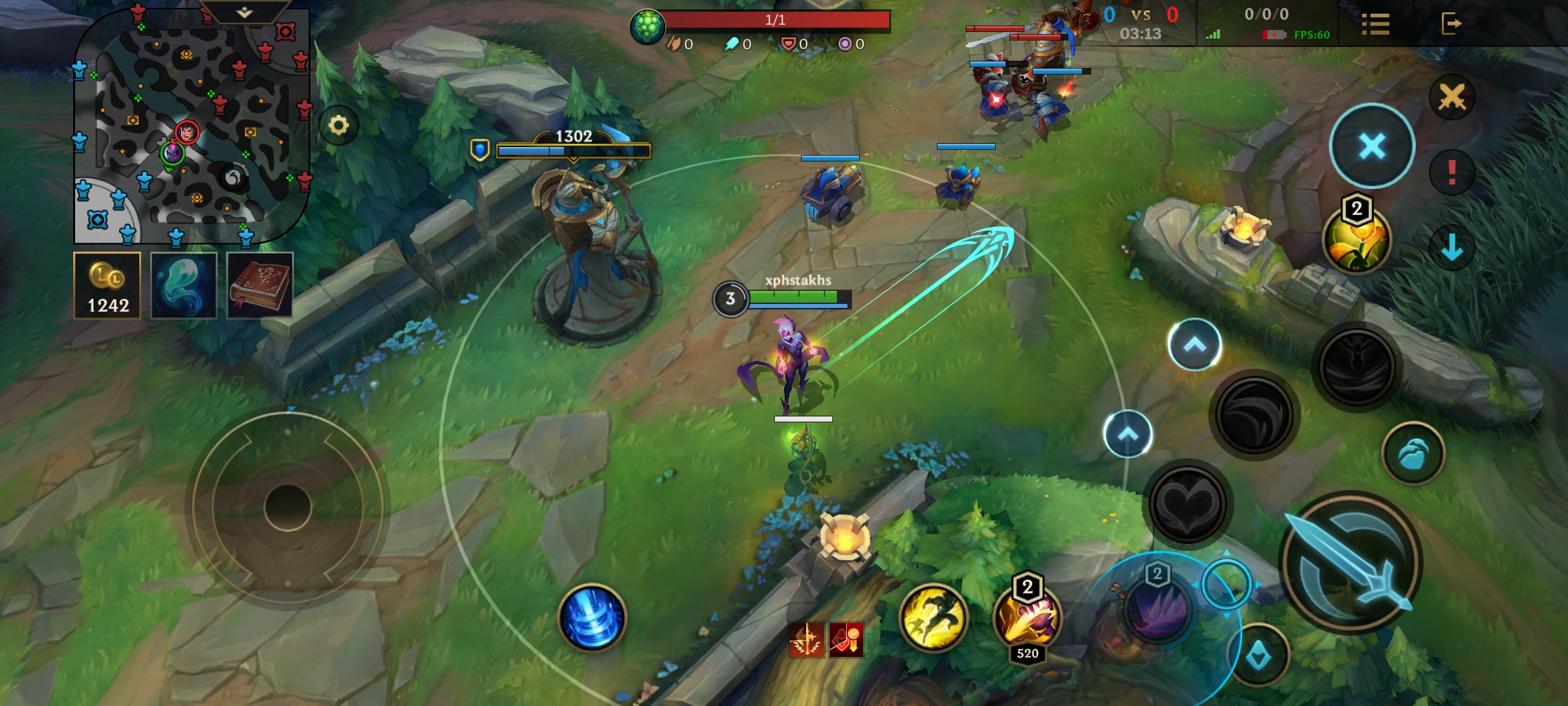Activate the Smite spell showing 520

click(x=1027, y=619)
